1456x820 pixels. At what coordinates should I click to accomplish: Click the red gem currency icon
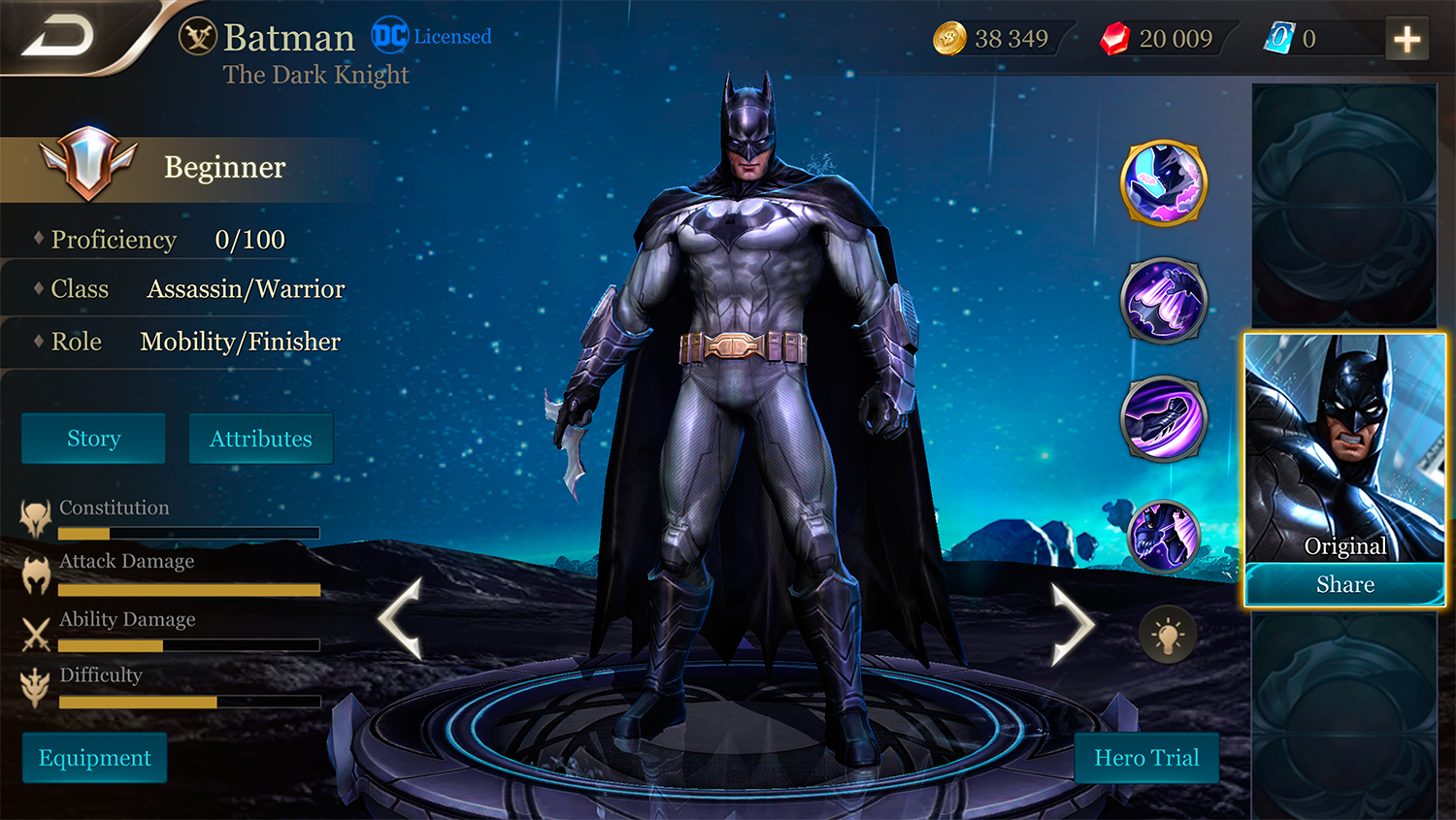coord(1115,39)
